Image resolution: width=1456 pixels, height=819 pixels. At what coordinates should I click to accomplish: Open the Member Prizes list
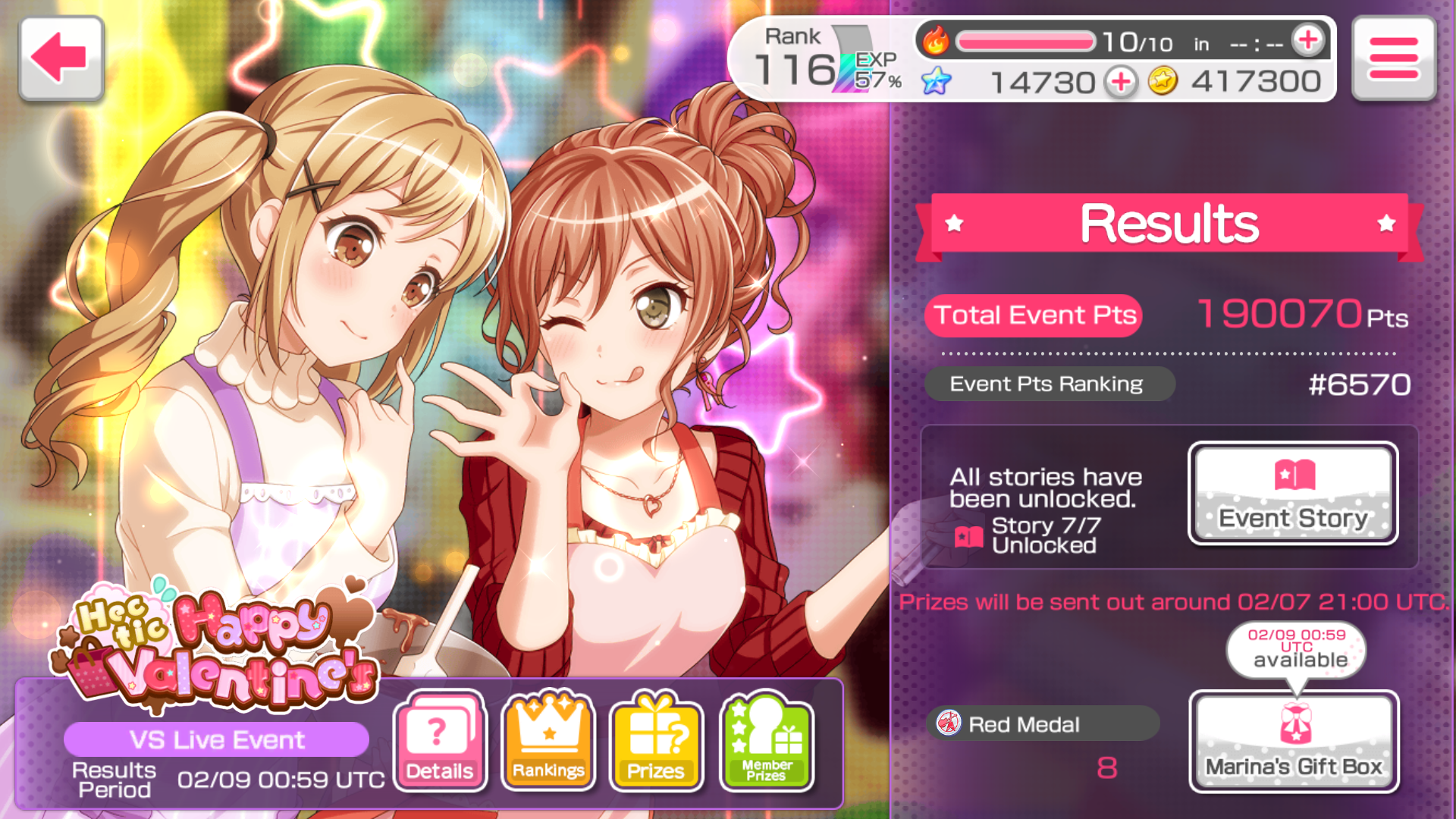pos(766,741)
